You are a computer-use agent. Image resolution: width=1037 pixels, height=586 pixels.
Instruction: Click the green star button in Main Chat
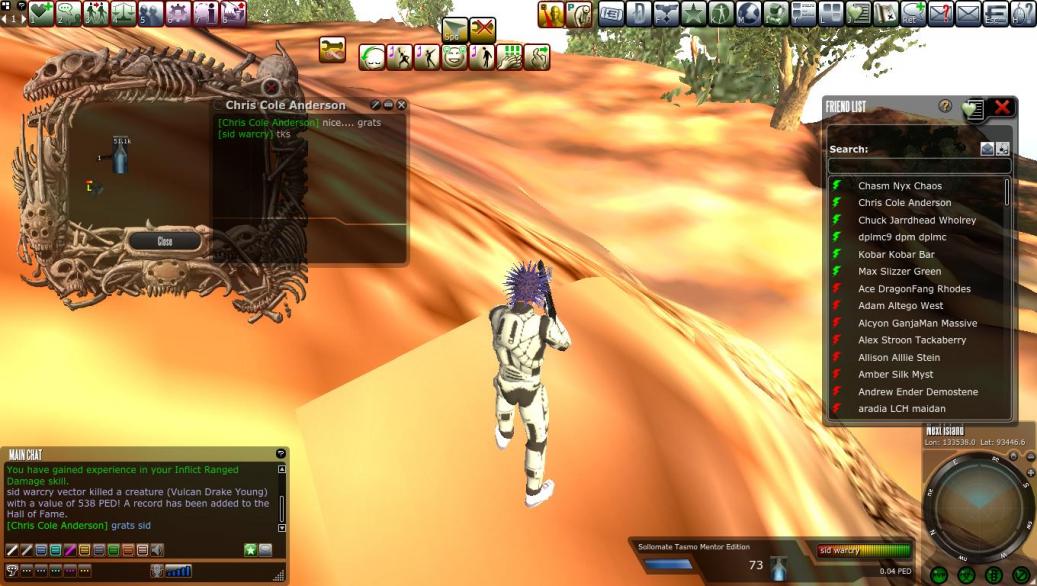click(250, 550)
